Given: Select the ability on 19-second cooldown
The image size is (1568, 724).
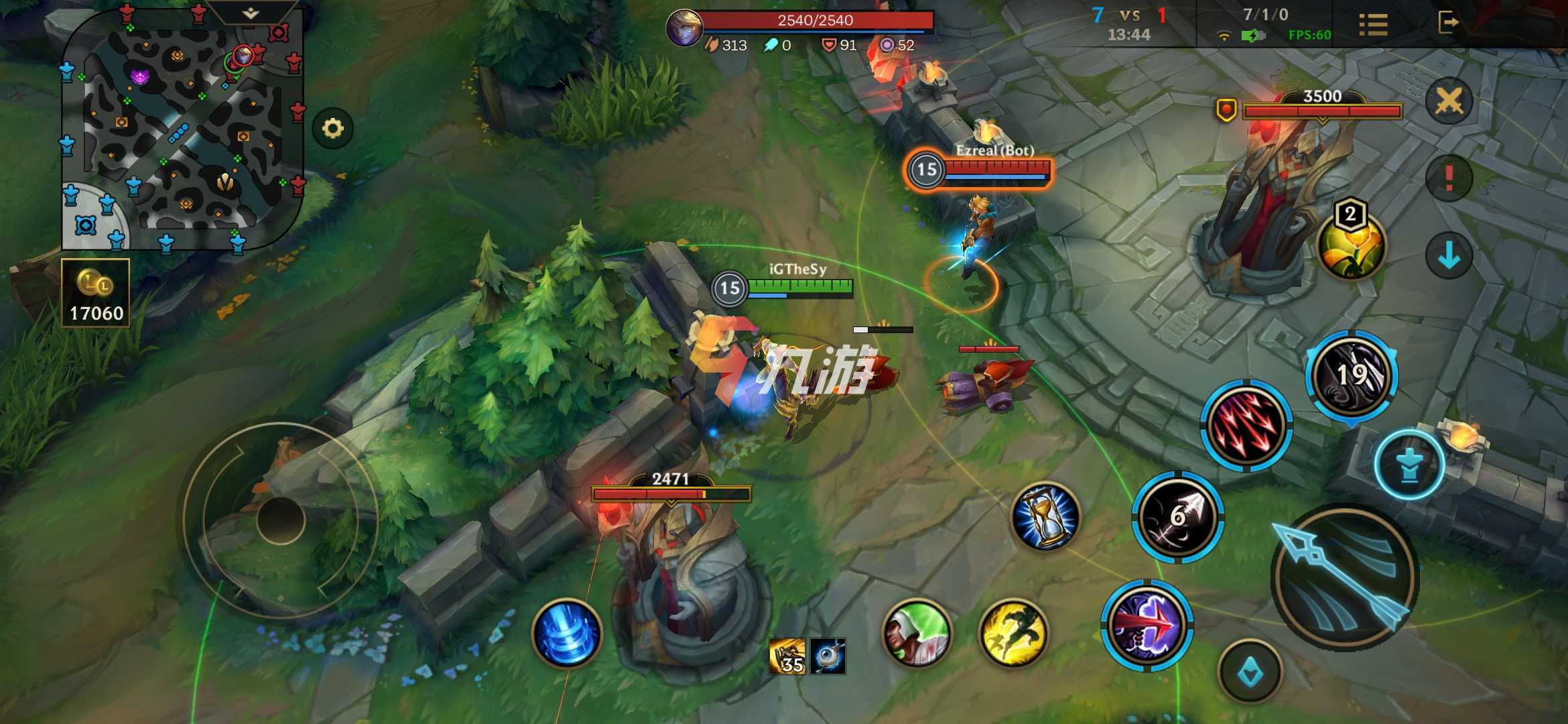Looking at the screenshot, I should coord(1352,375).
